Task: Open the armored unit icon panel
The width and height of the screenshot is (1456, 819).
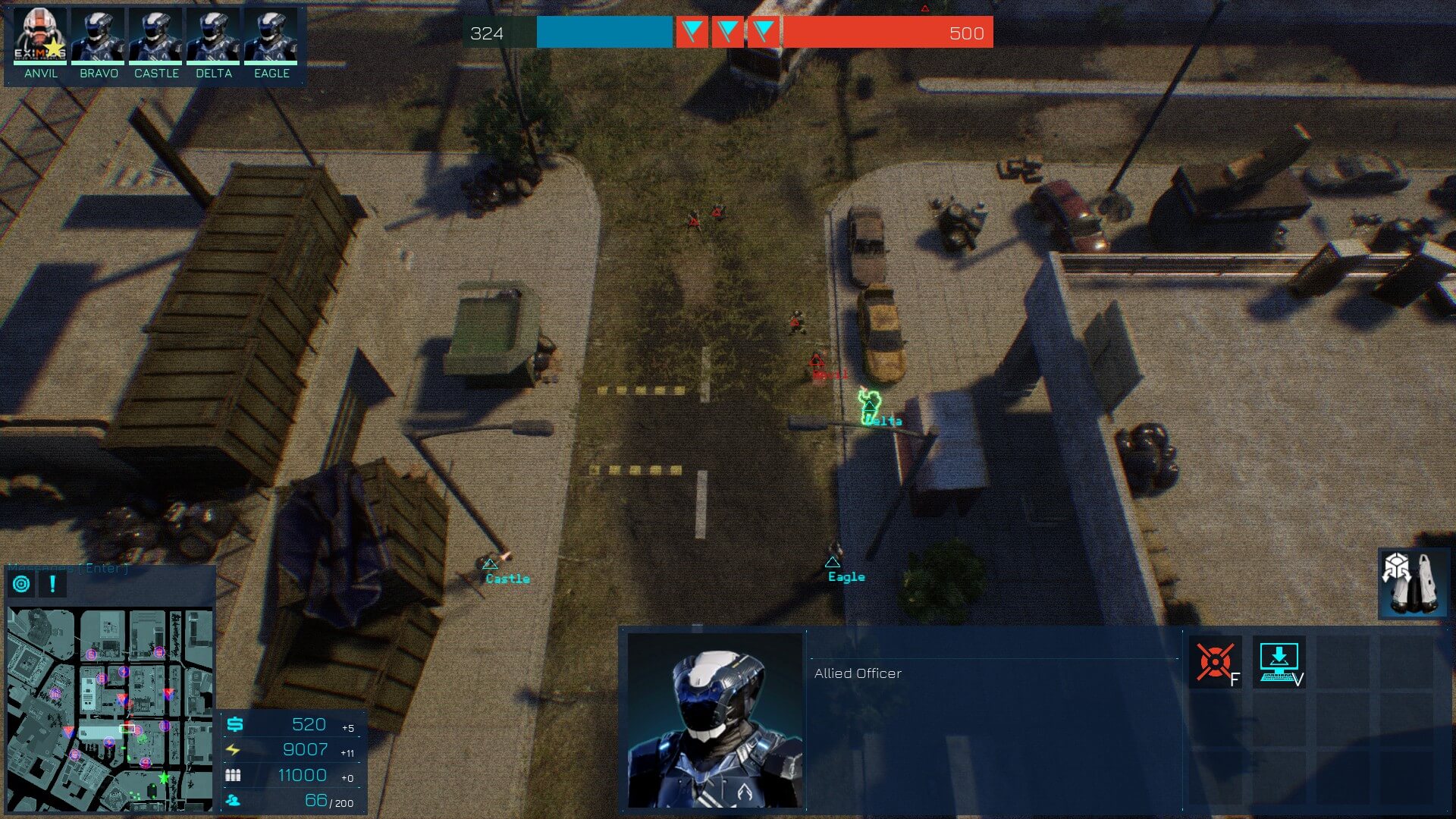Action: coord(1413,582)
